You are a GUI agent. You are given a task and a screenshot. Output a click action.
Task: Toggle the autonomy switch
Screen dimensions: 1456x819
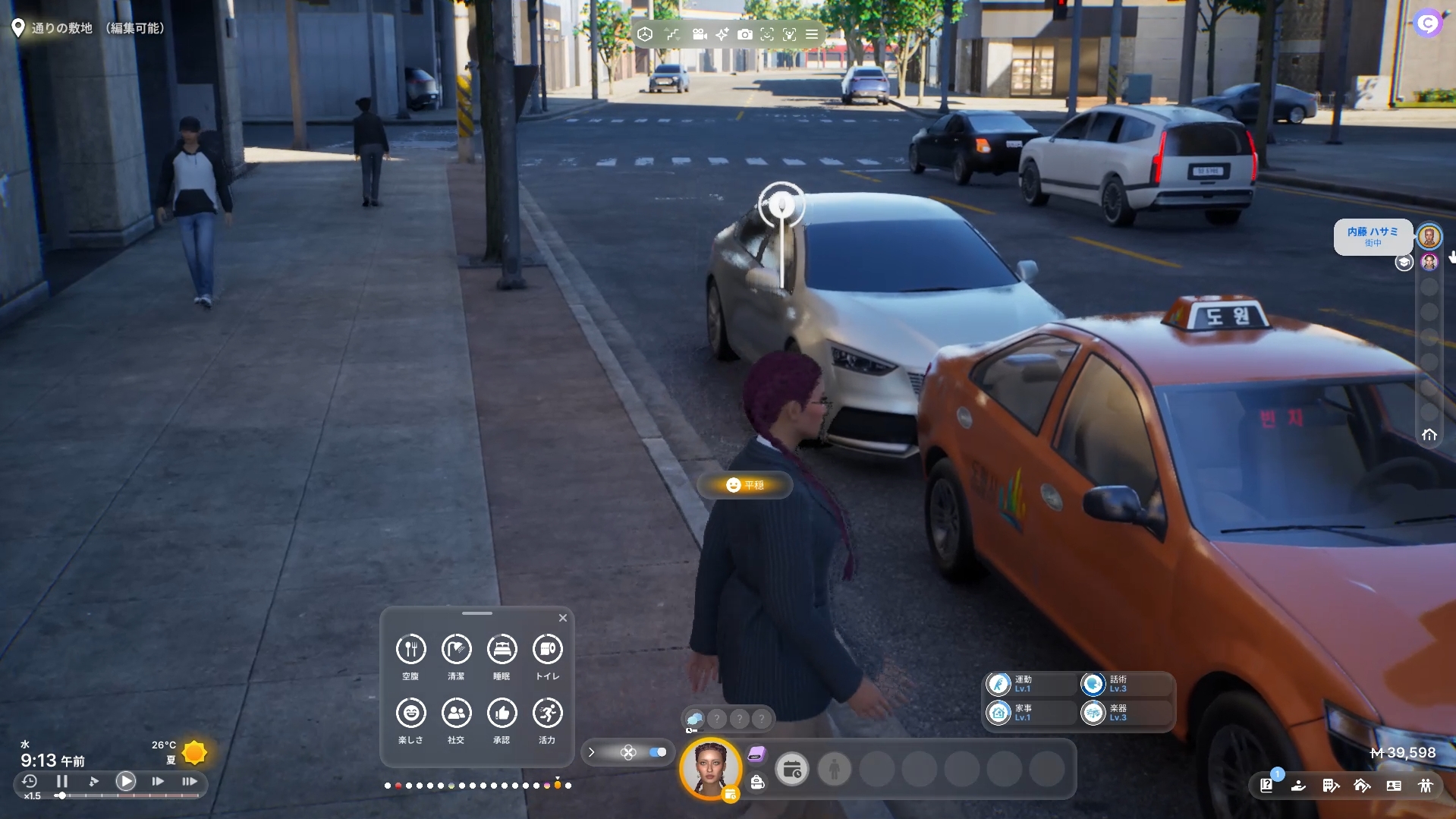[658, 752]
